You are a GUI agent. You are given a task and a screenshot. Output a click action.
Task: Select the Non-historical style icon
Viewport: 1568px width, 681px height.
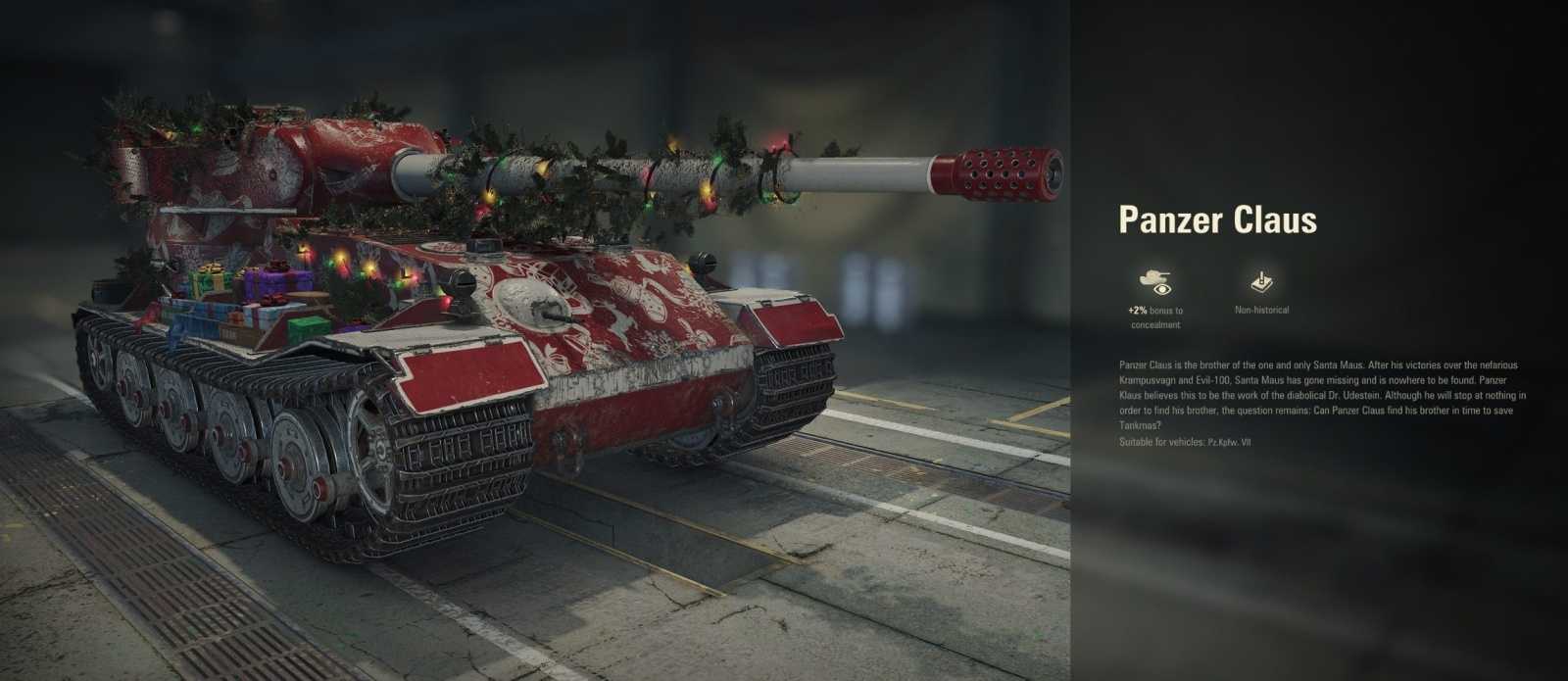[1261, 283]
